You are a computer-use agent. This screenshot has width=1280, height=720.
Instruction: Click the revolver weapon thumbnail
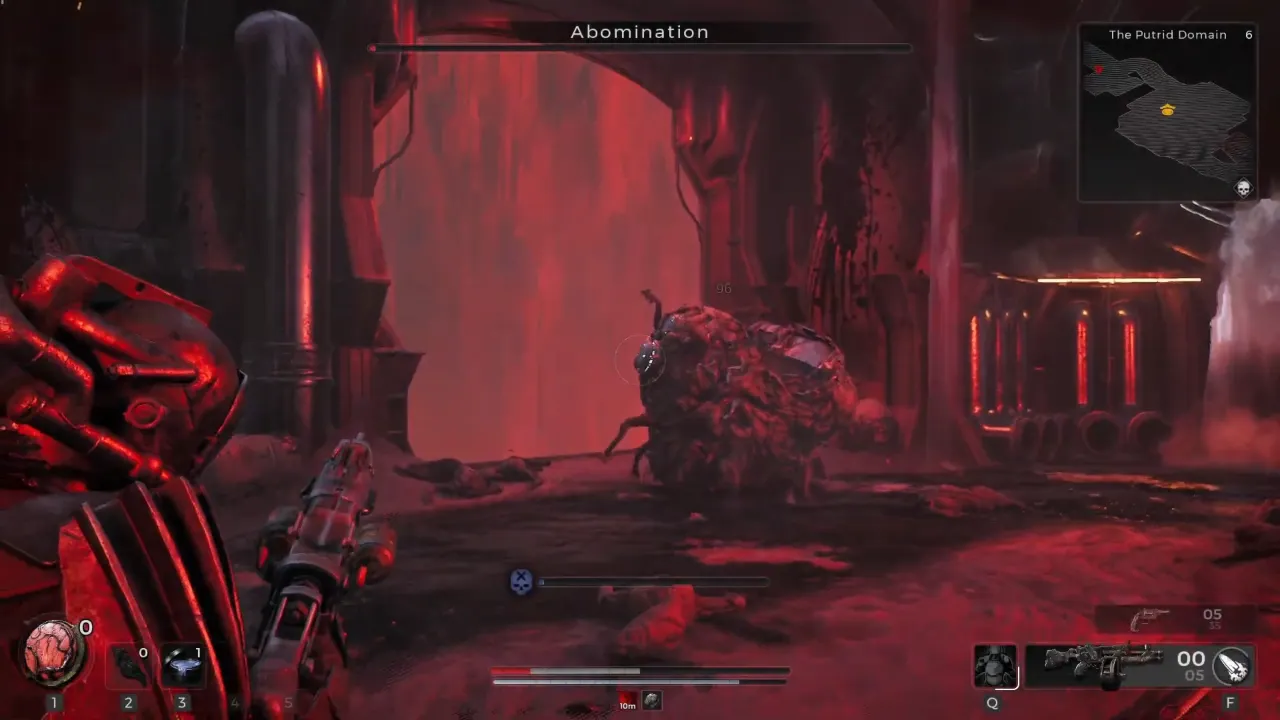pyautogui.click(x=1150, y=617)
